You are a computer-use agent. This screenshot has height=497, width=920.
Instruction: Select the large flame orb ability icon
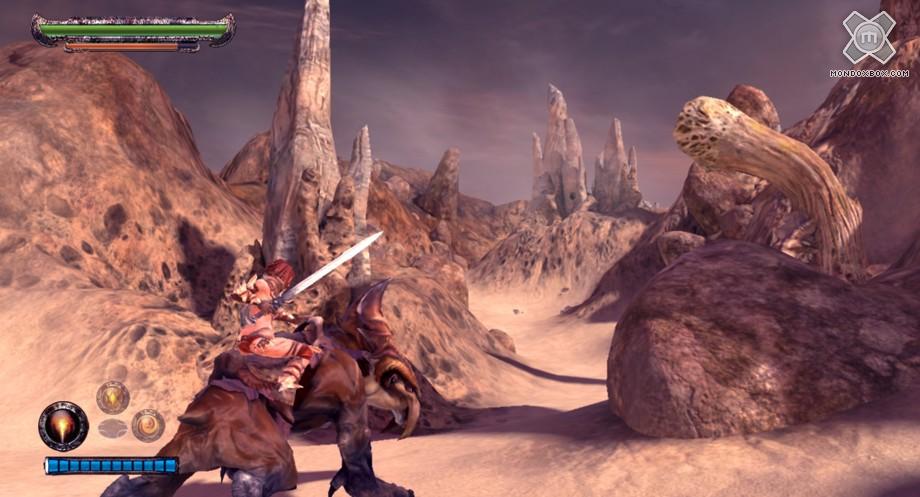point(63,426)
